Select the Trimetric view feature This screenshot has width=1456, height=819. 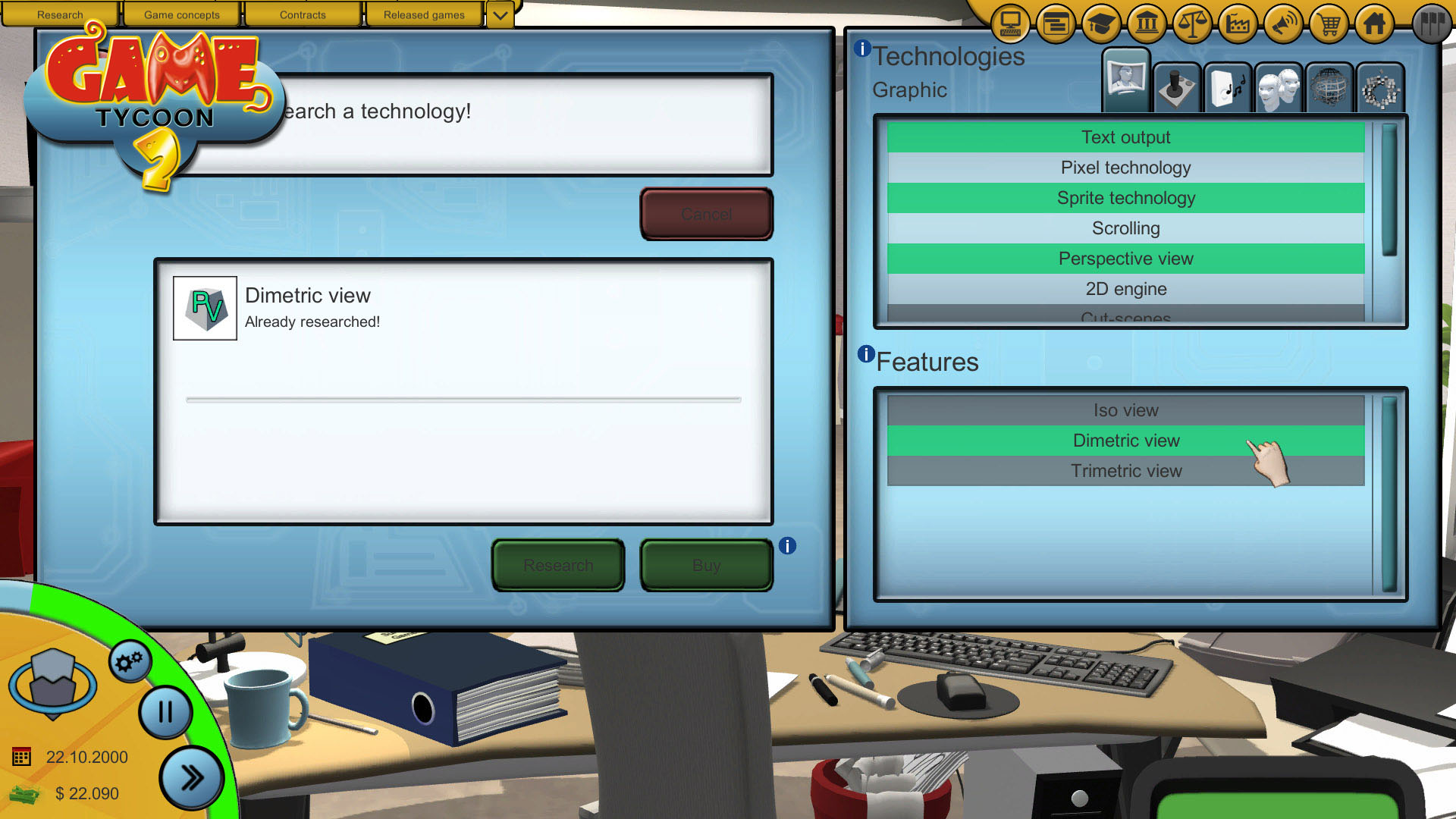pos(1126,470)
